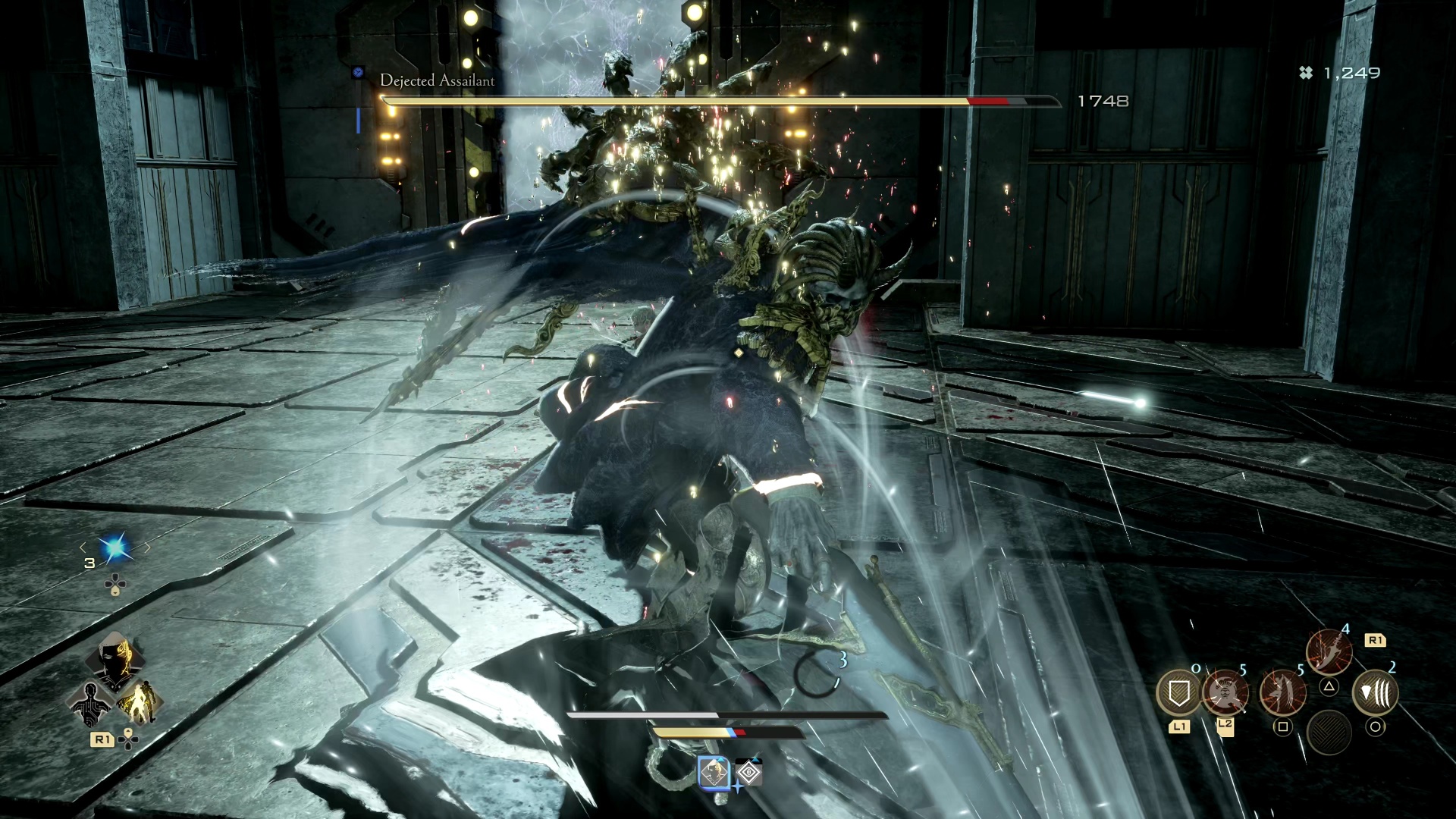Click the right arrow beside the potion slot

147,547
